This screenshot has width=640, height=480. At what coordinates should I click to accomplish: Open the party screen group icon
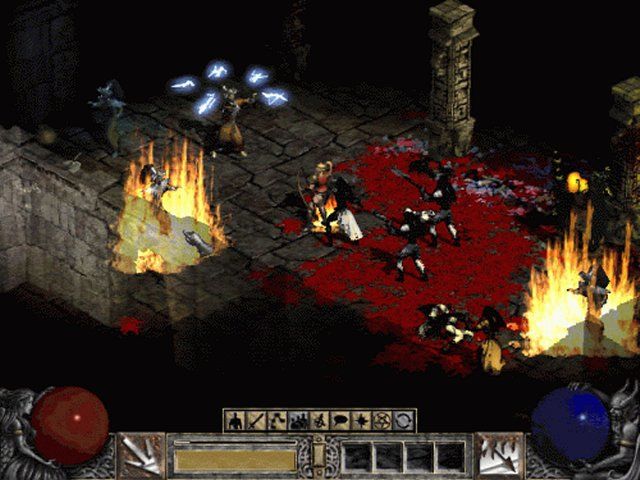pyautogui.click(x=298, y=421)
